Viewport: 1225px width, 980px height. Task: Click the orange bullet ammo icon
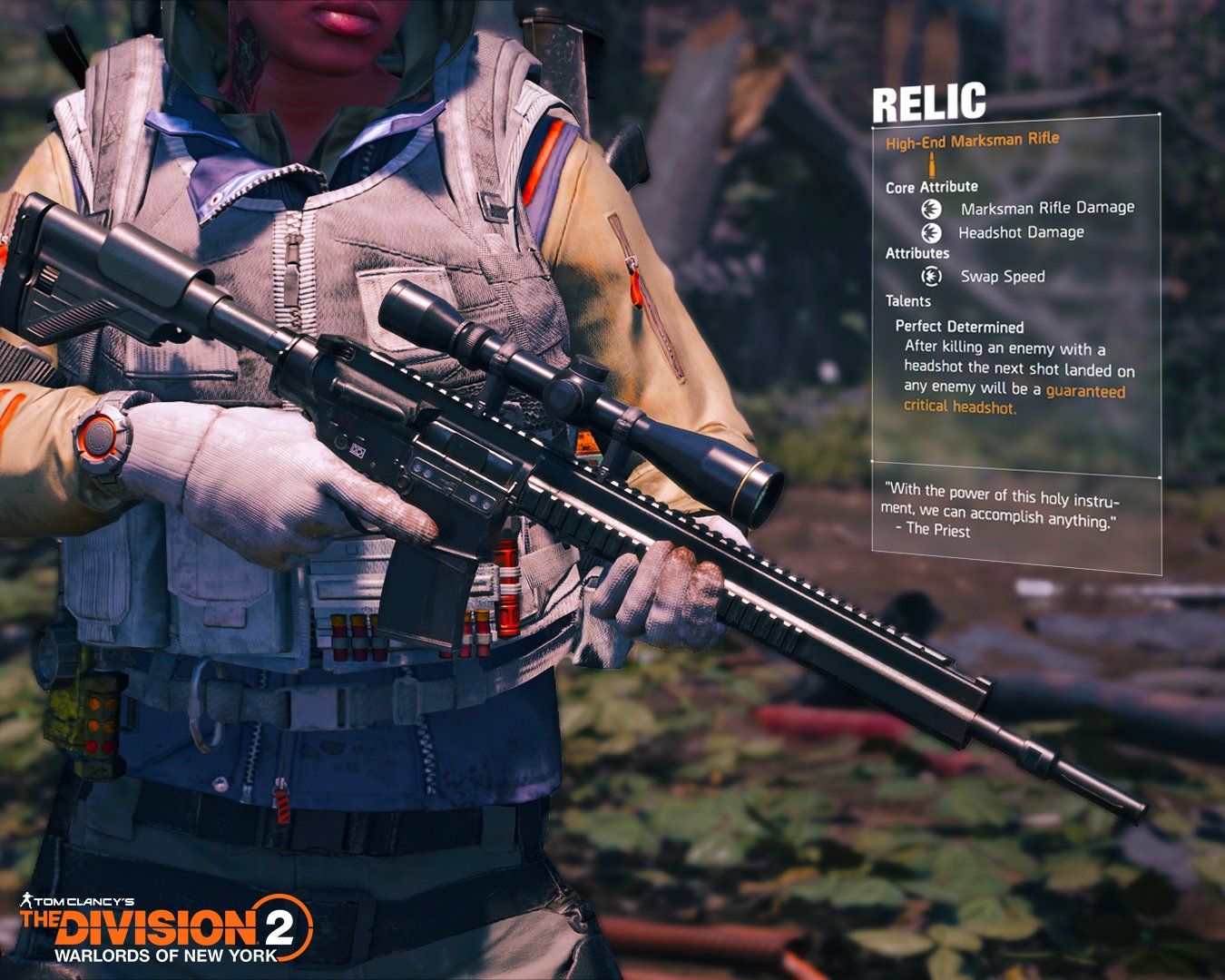[x=932, y=164]
